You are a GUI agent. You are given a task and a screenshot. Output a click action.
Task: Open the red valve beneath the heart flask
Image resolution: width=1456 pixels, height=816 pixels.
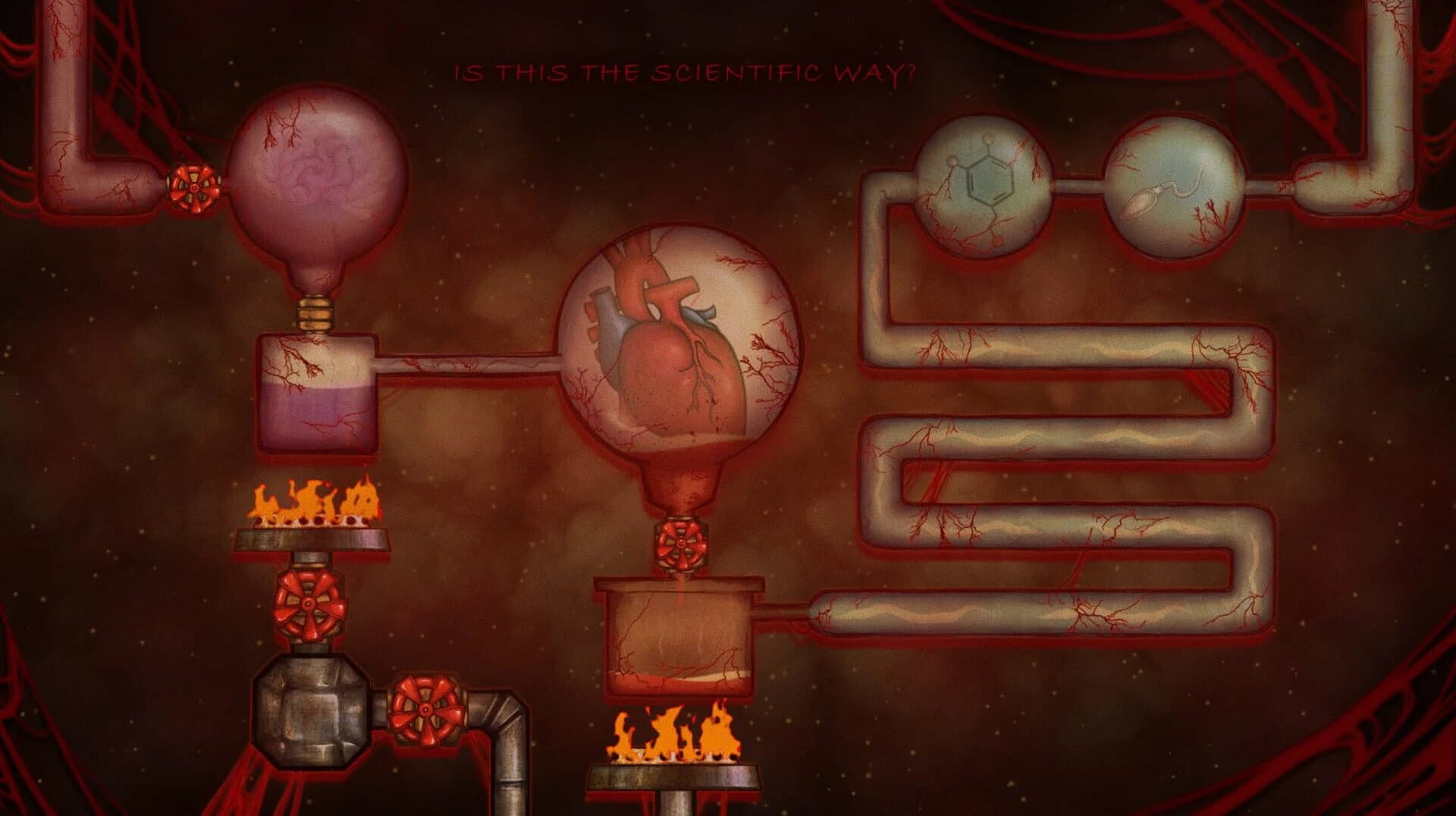point(681,545)
